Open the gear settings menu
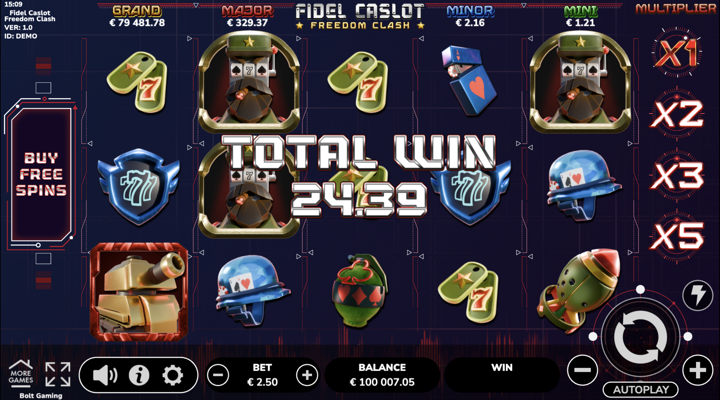The height and width of the screenshot is (400, 720). tap(173, 375)
